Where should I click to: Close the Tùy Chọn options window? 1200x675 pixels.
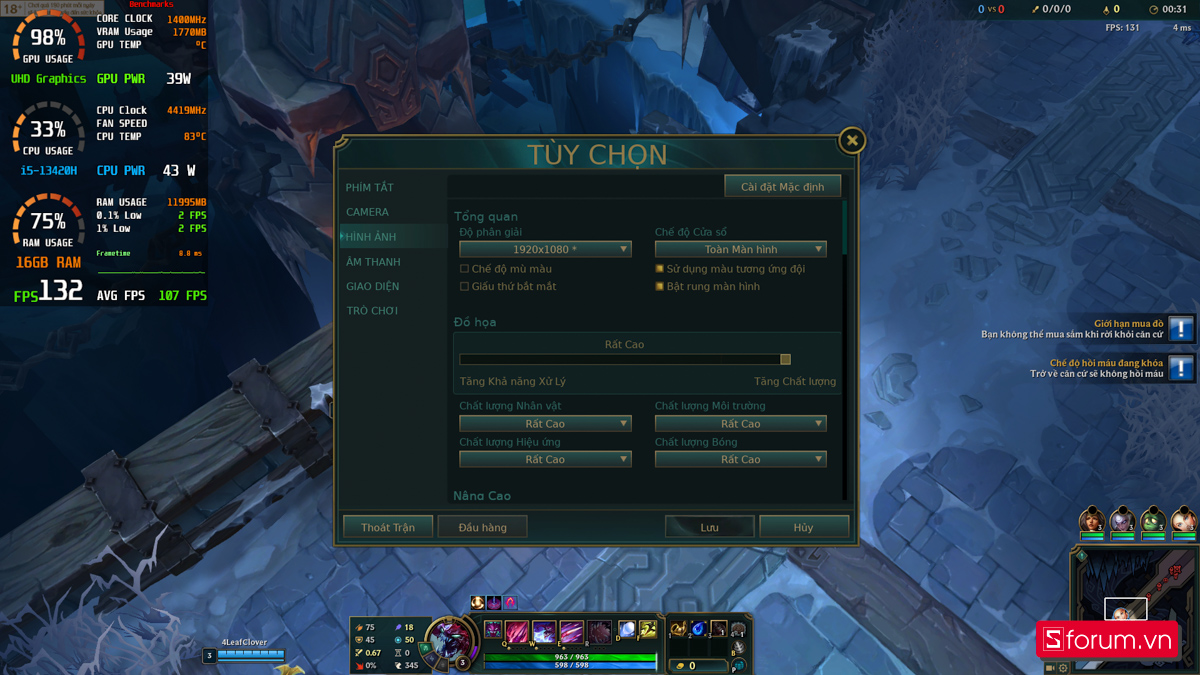(851, 141)
